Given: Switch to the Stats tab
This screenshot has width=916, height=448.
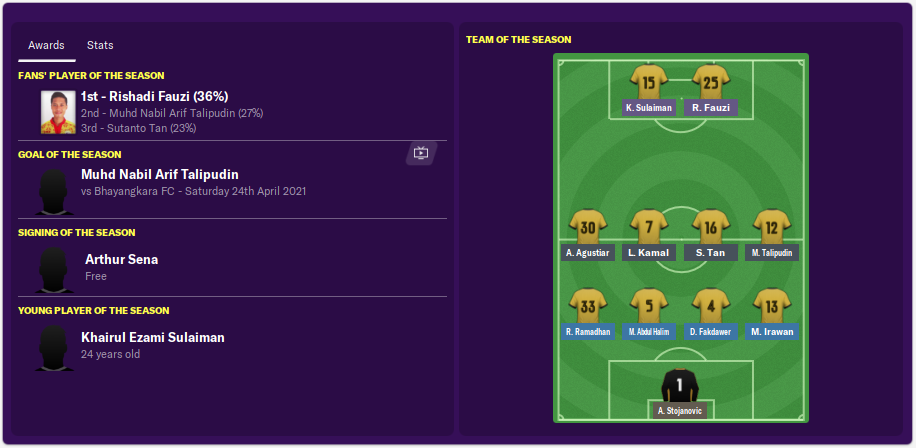Looking at the screenshot, I should pos(100,46).
